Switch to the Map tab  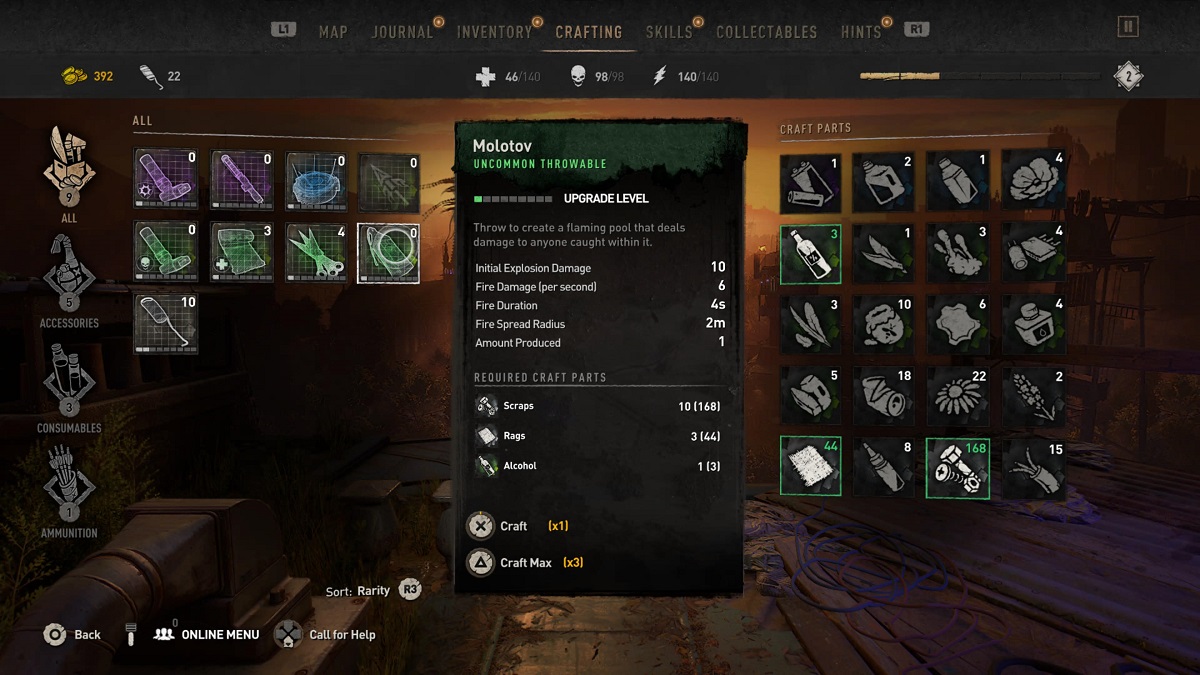point(333,32)
